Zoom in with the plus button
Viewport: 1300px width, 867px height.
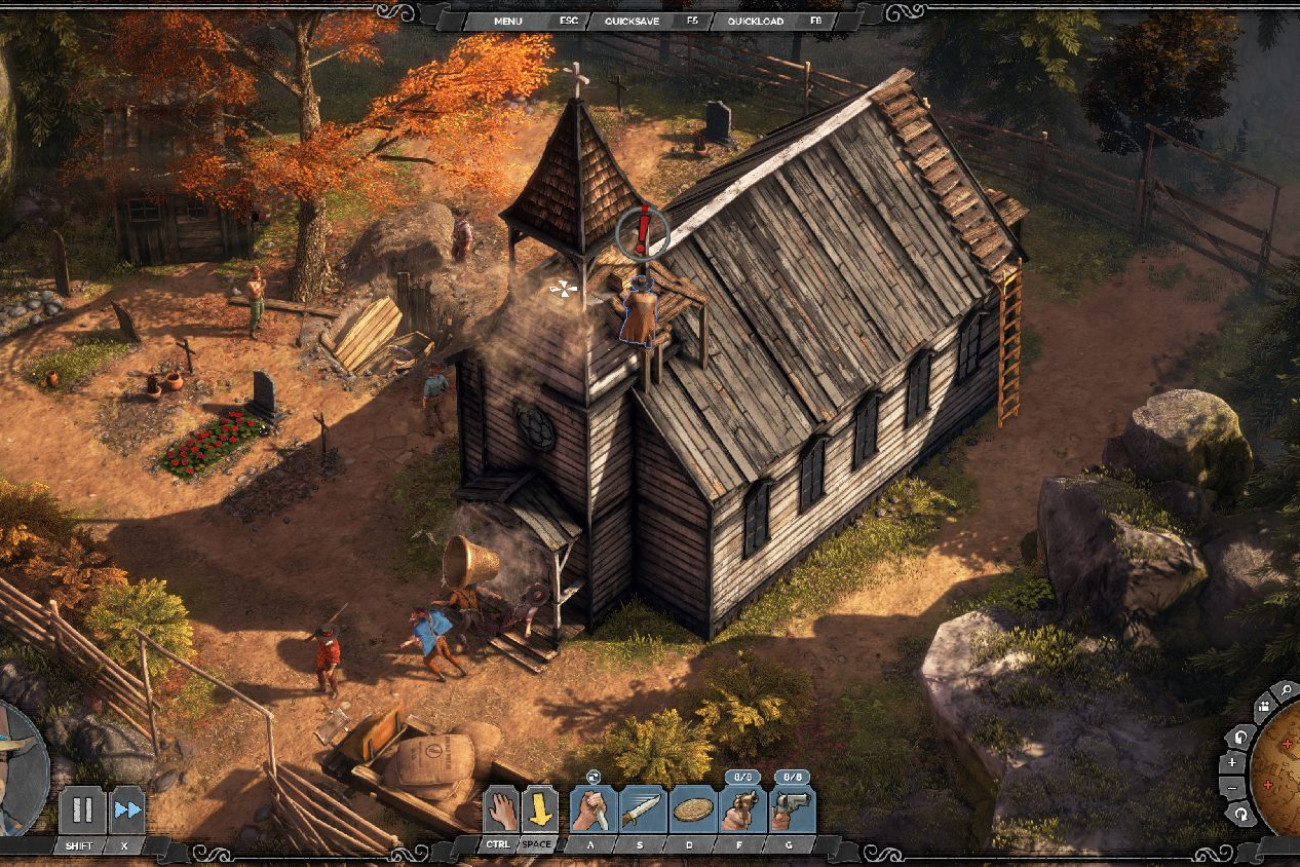1233,762
